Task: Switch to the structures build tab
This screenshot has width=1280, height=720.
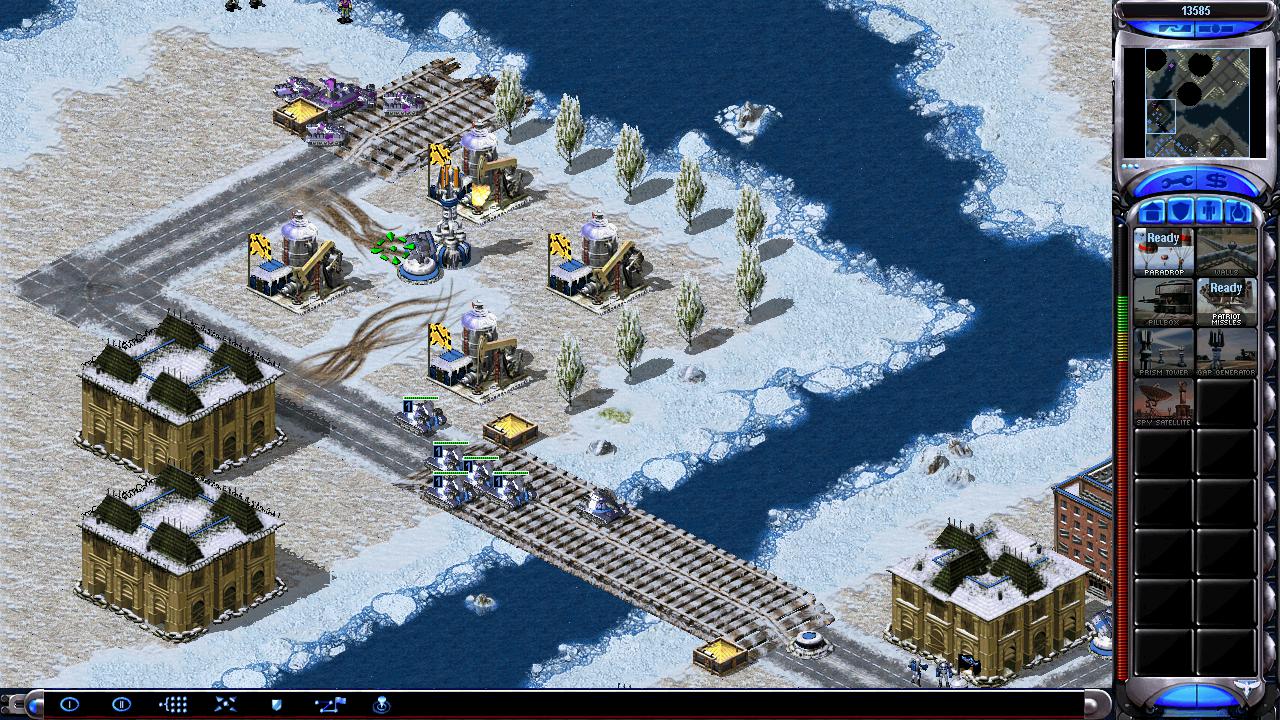Action: 1150,212
